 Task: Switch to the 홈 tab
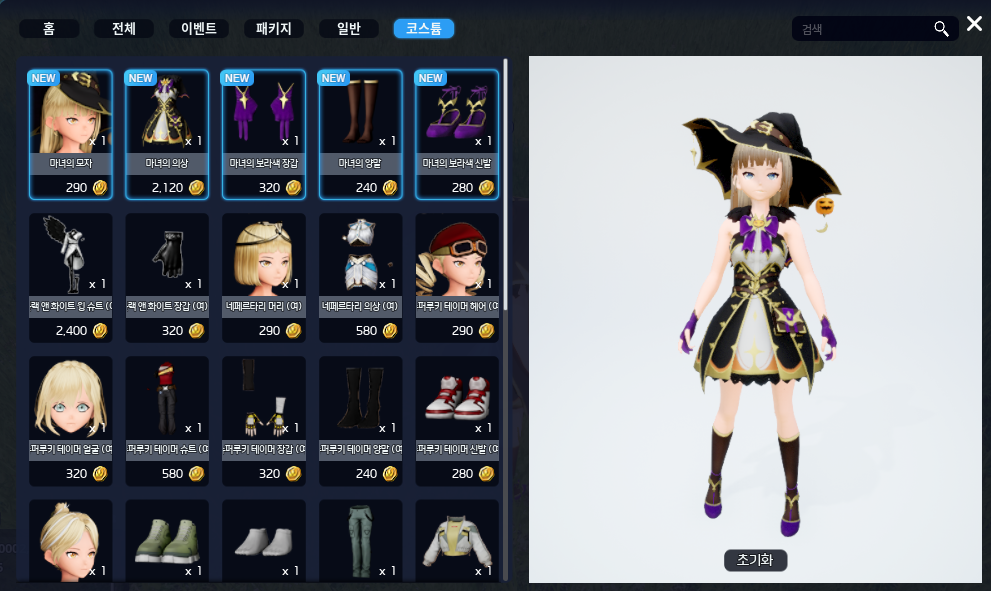(x=48, y=28)
